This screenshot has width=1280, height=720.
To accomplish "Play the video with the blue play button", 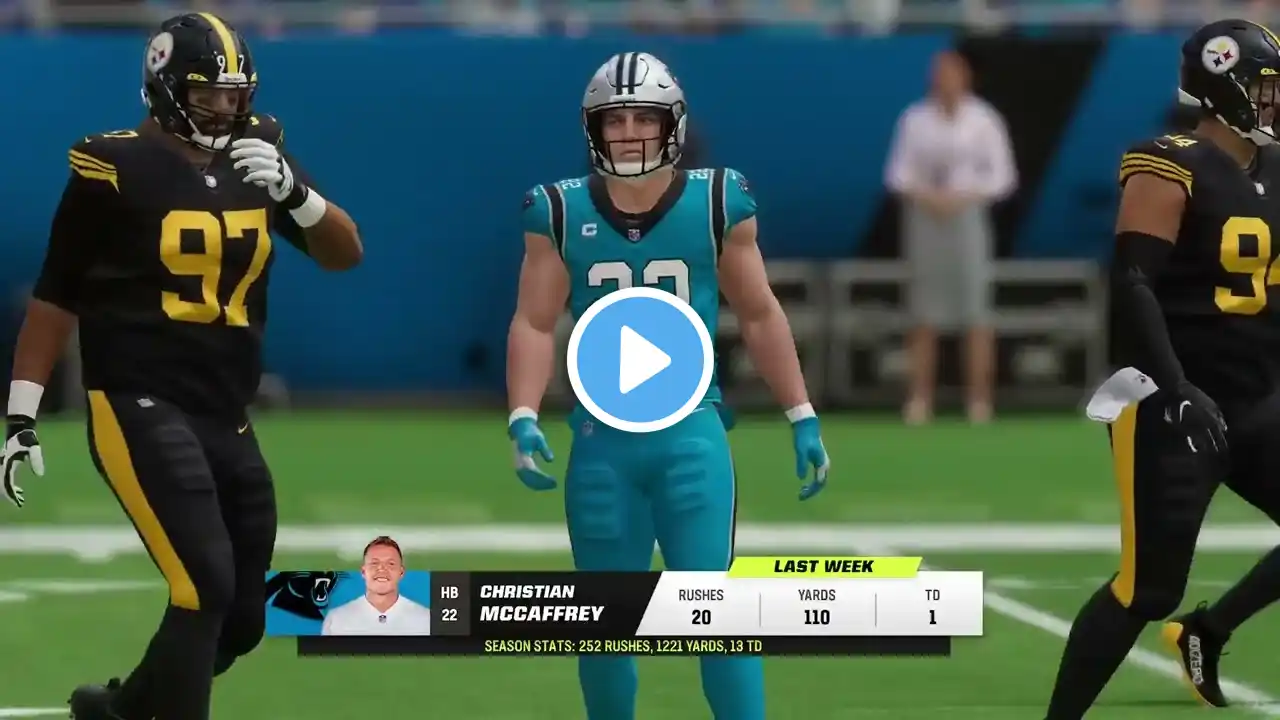I will coord(640,360).
